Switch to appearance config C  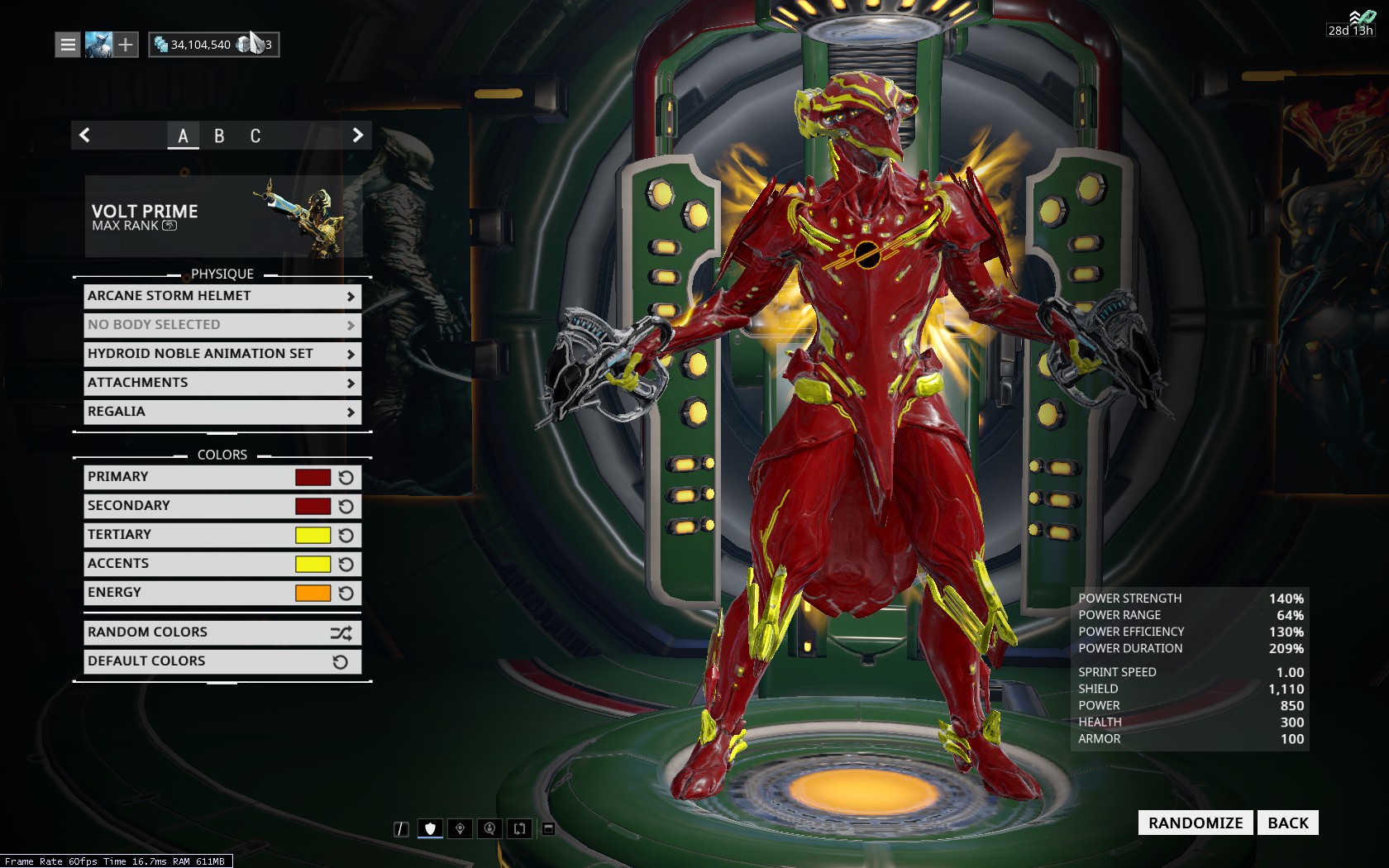pos(255,136)
